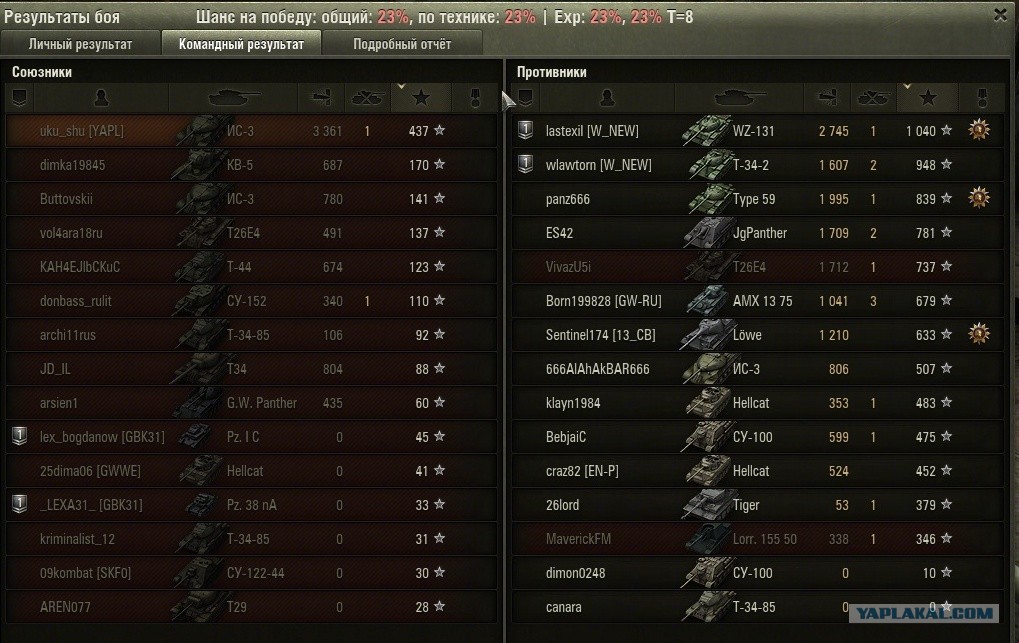Image resolution: width=1019 pixels, height=643 pixels.
Task: Sort enemies by tank vehicle column
Action: tap(739, 98)
